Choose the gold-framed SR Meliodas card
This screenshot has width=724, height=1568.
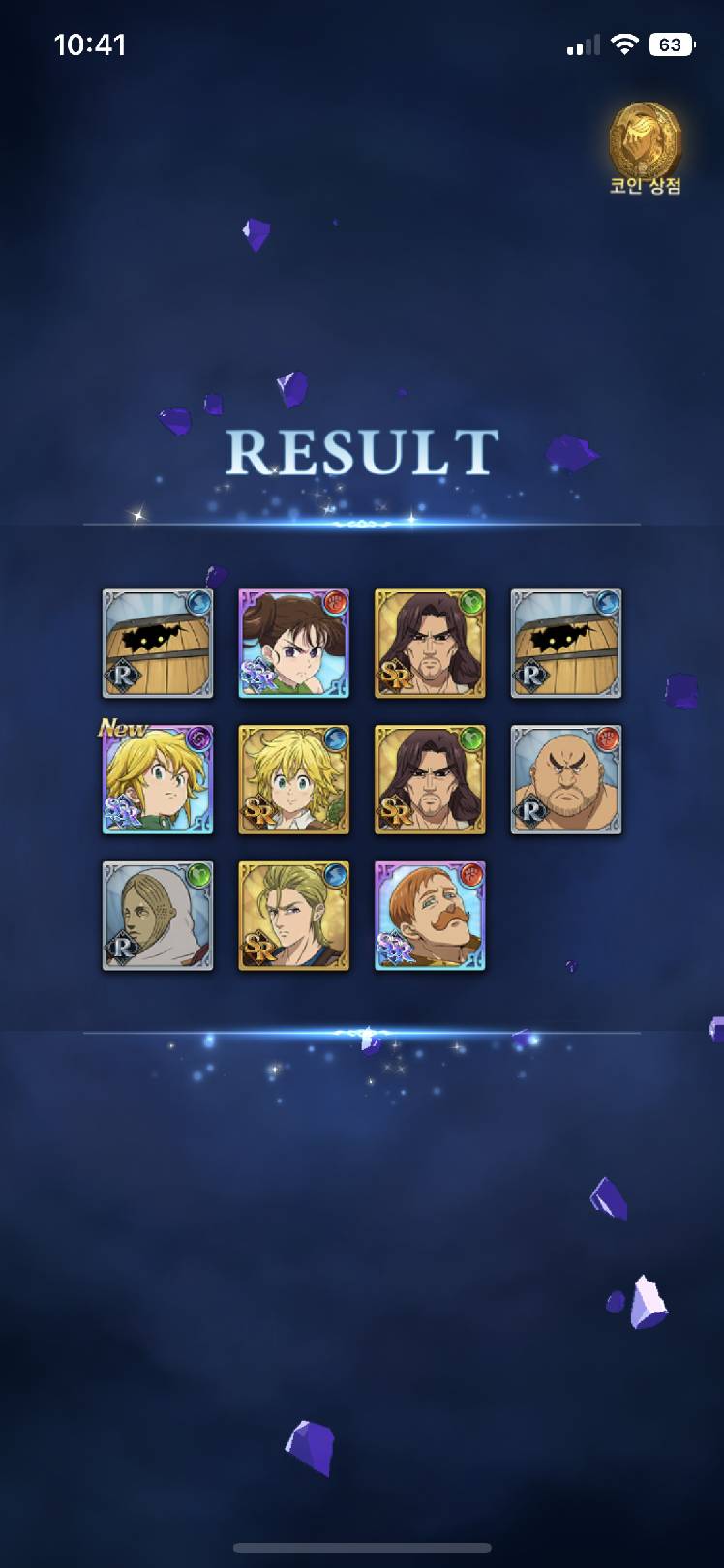pyautogui.click(x=293, y=779)
